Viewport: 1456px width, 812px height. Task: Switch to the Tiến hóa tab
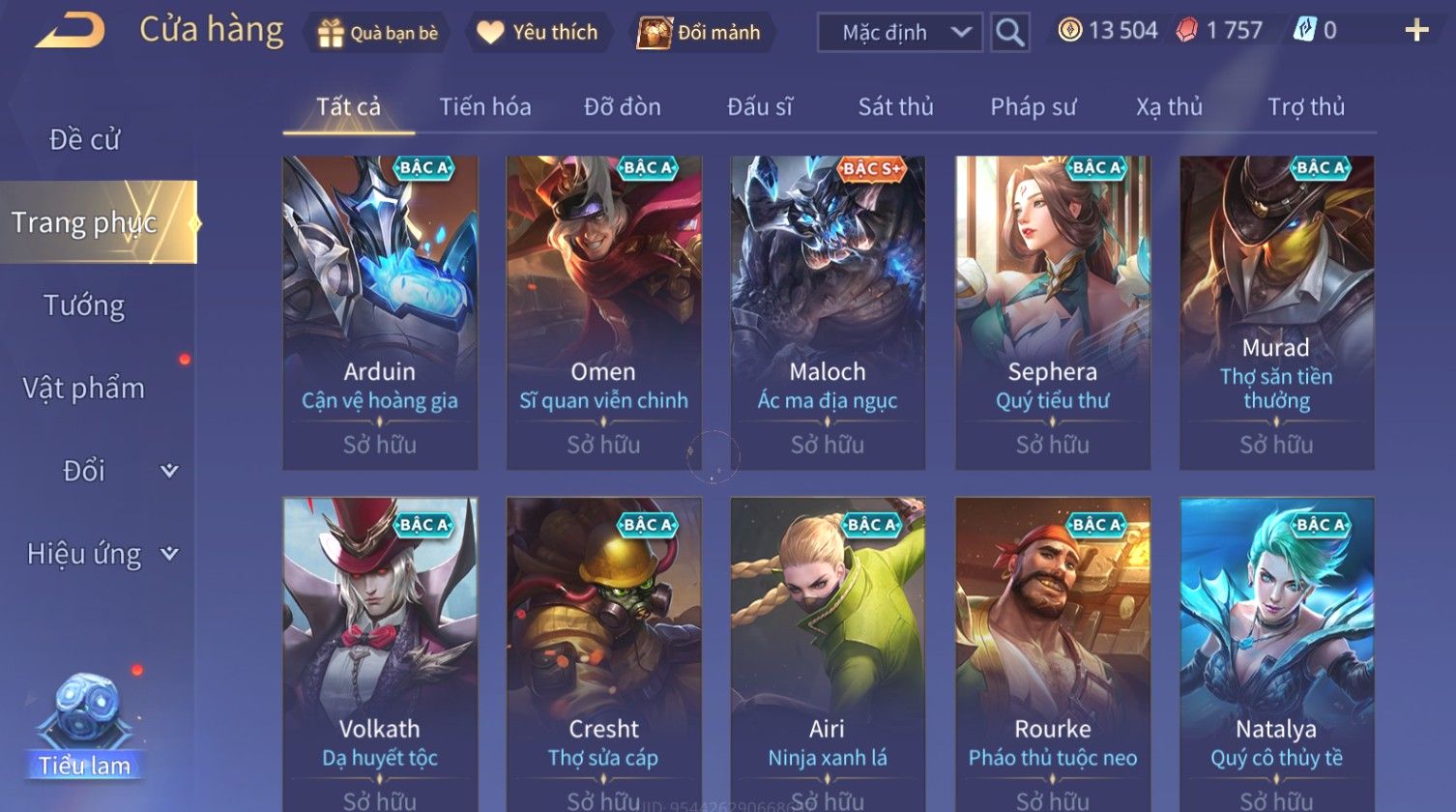pos(485,107)
